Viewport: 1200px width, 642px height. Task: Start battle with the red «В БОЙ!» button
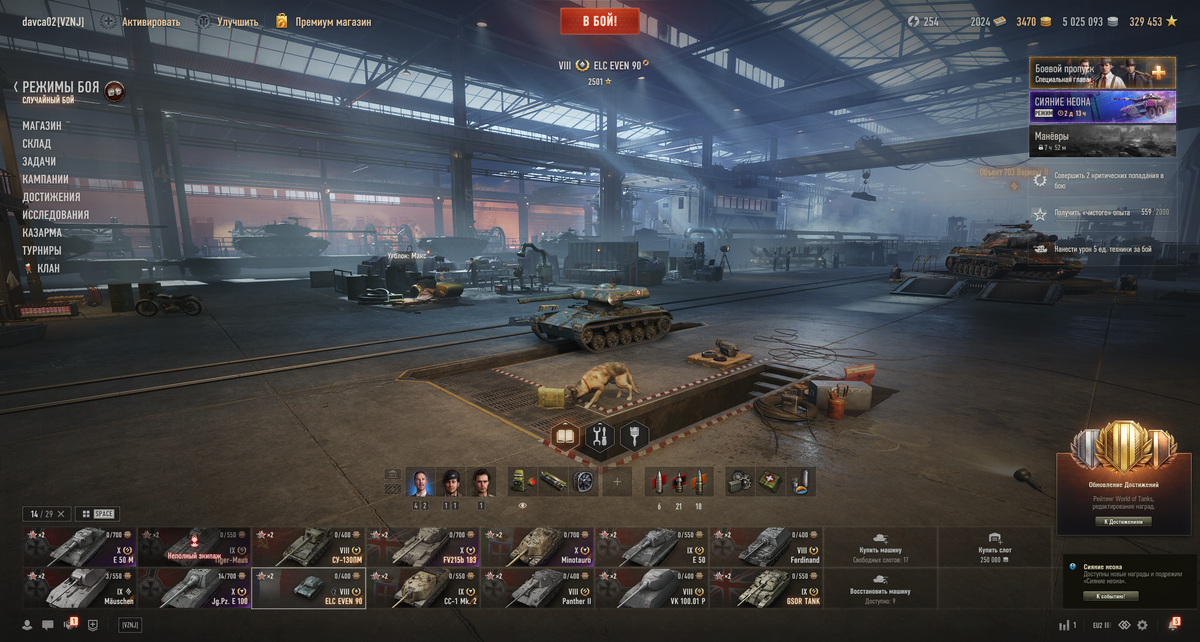tap(599, 20)
